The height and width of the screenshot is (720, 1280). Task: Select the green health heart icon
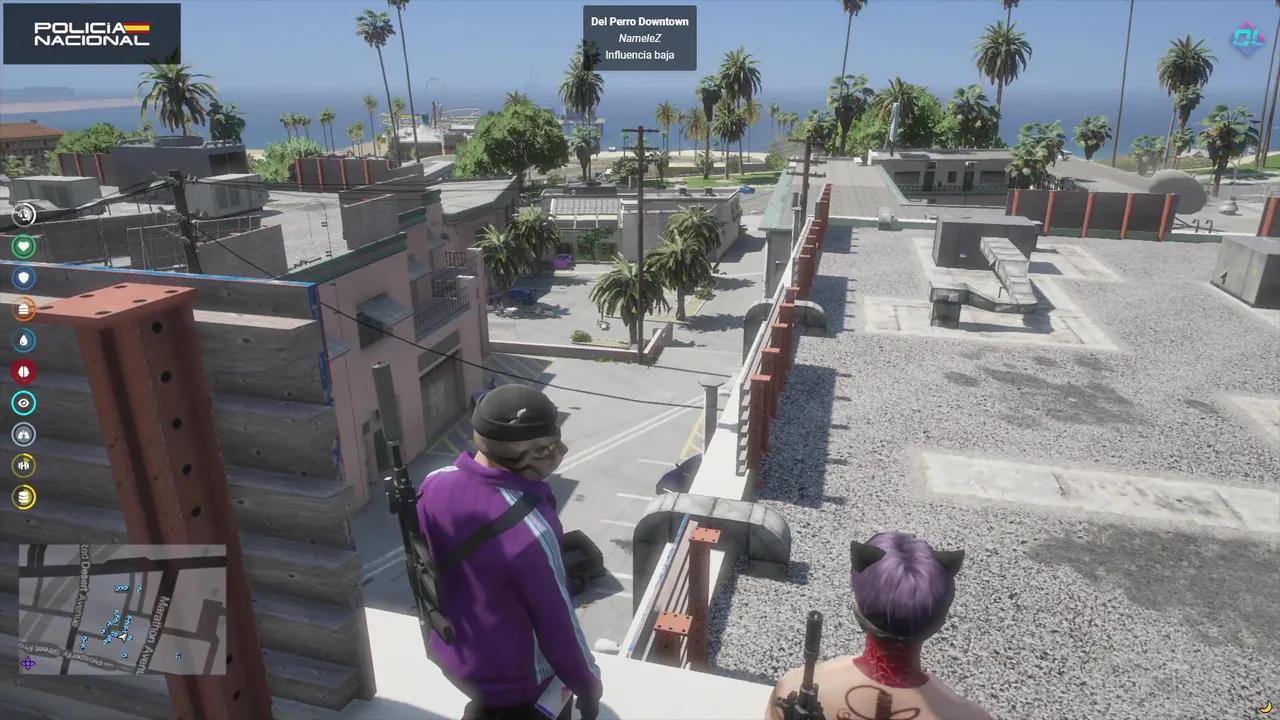[23, 246]
